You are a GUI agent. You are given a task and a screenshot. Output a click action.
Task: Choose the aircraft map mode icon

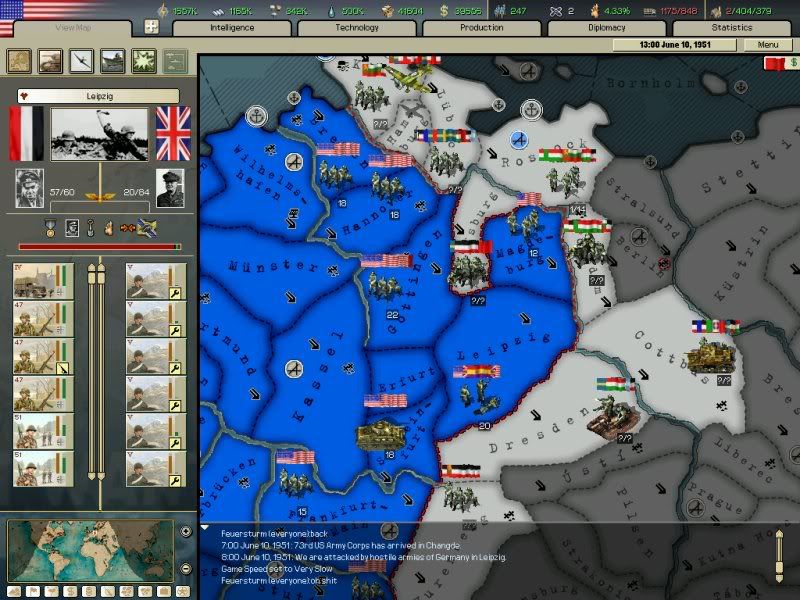(x=82, y=61)
